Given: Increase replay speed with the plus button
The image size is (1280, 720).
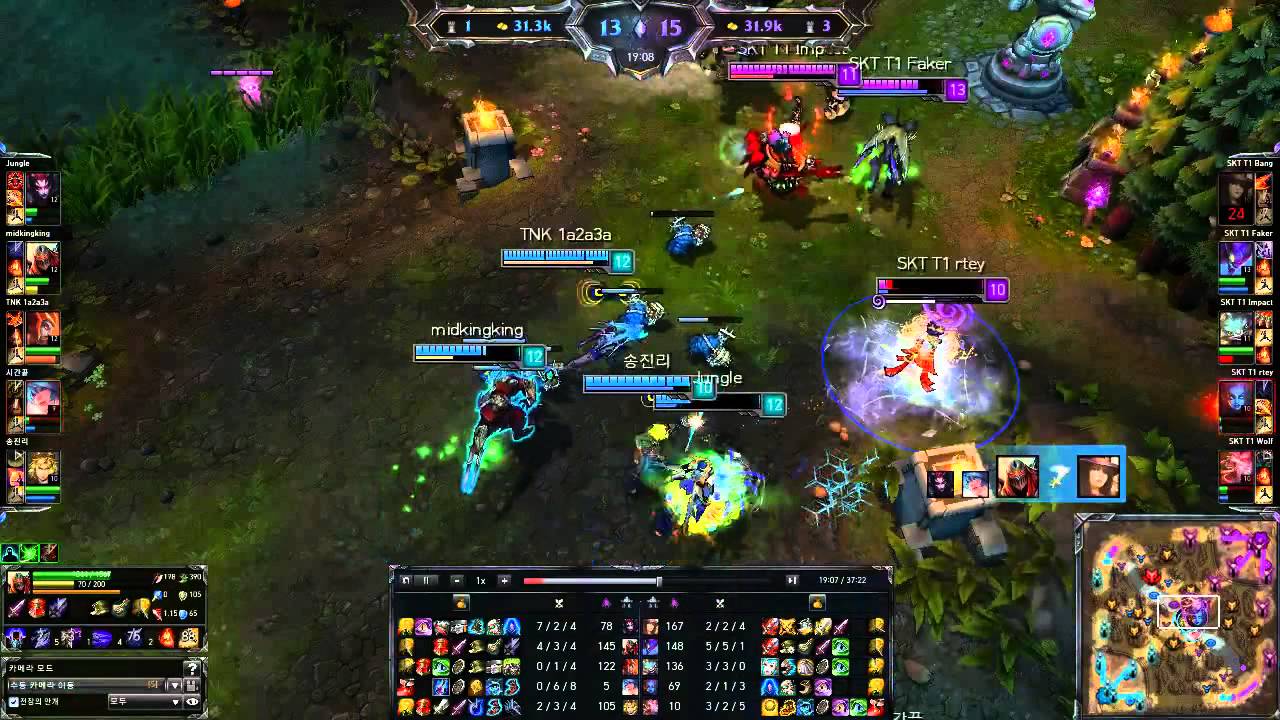Looking at the screenshot, I should [x=504, y=580].
